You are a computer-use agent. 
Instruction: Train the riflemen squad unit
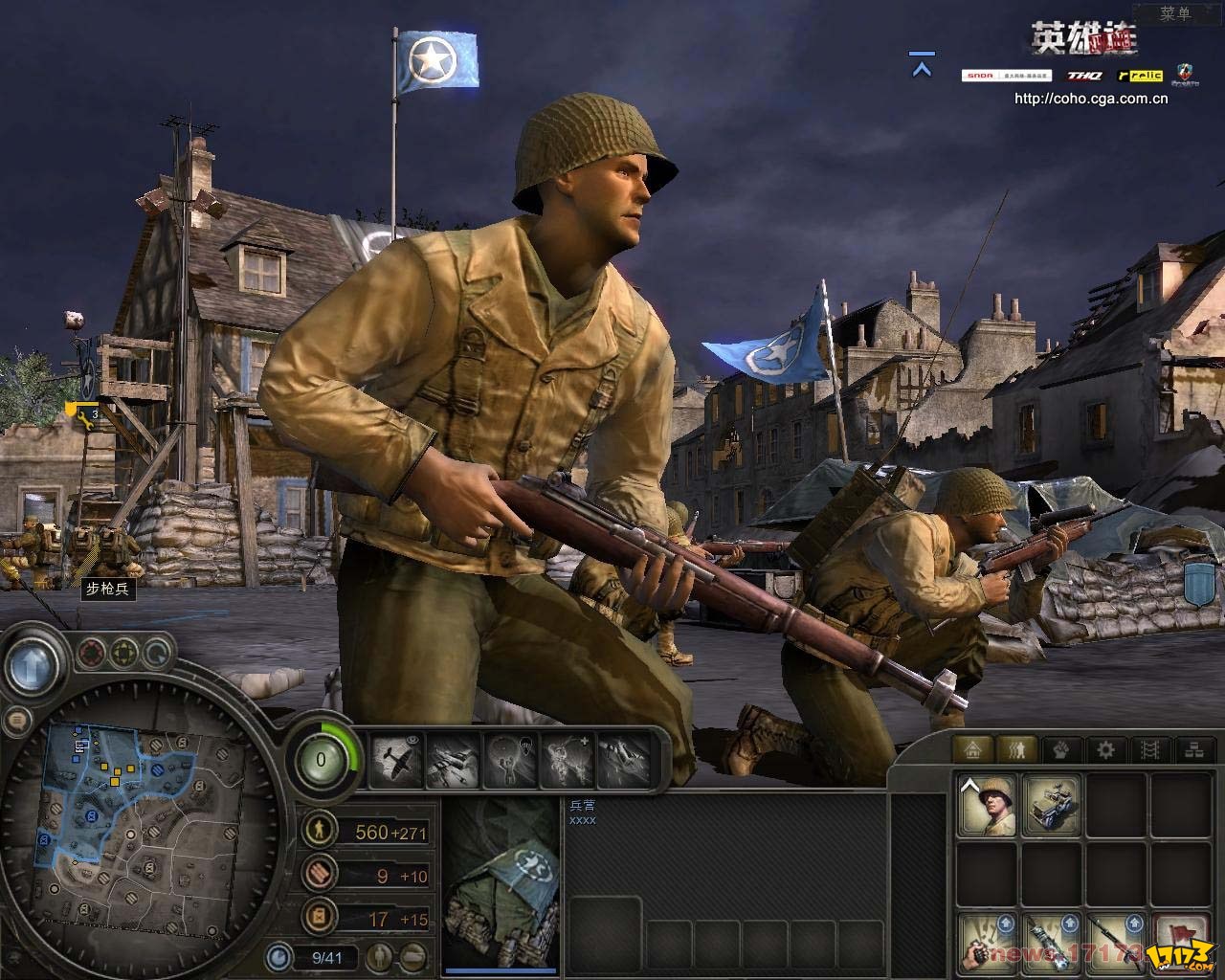click(987, 804)
